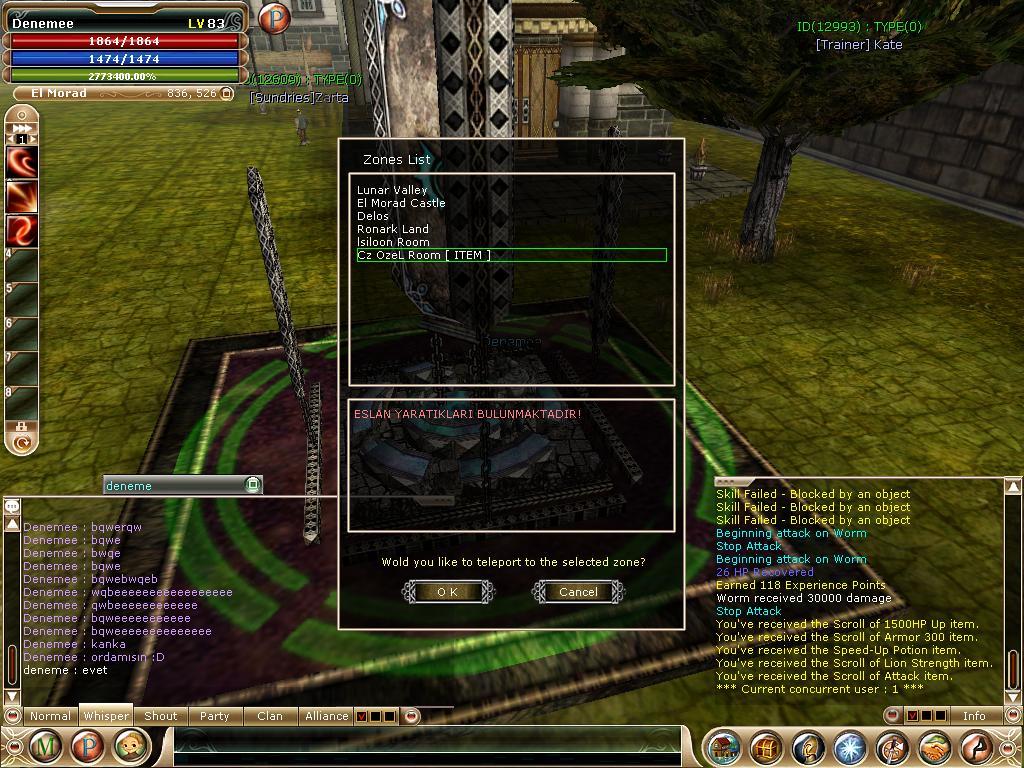Choose Isiloon Room in the list
Viewport: 1024px width, 768px height.
[393, 242]
